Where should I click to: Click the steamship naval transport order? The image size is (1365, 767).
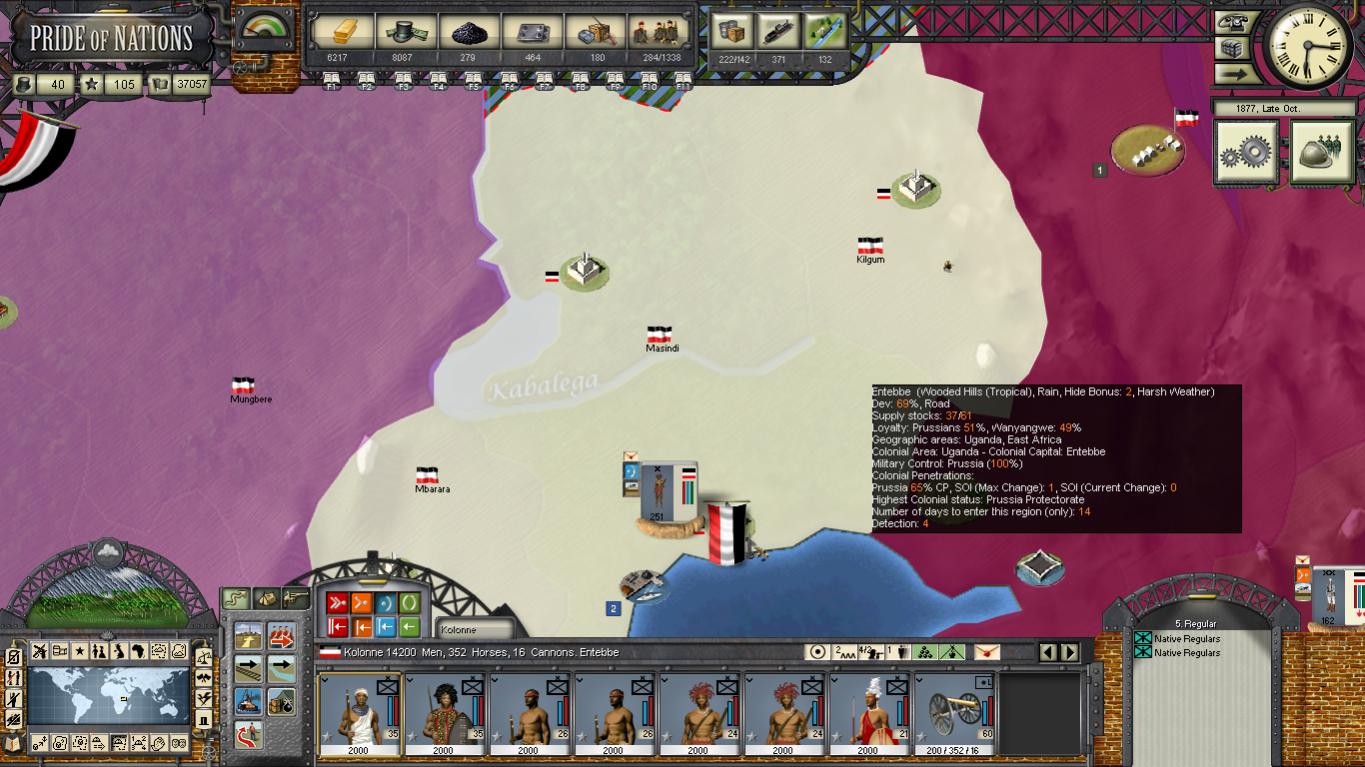[x=248, y=700]
